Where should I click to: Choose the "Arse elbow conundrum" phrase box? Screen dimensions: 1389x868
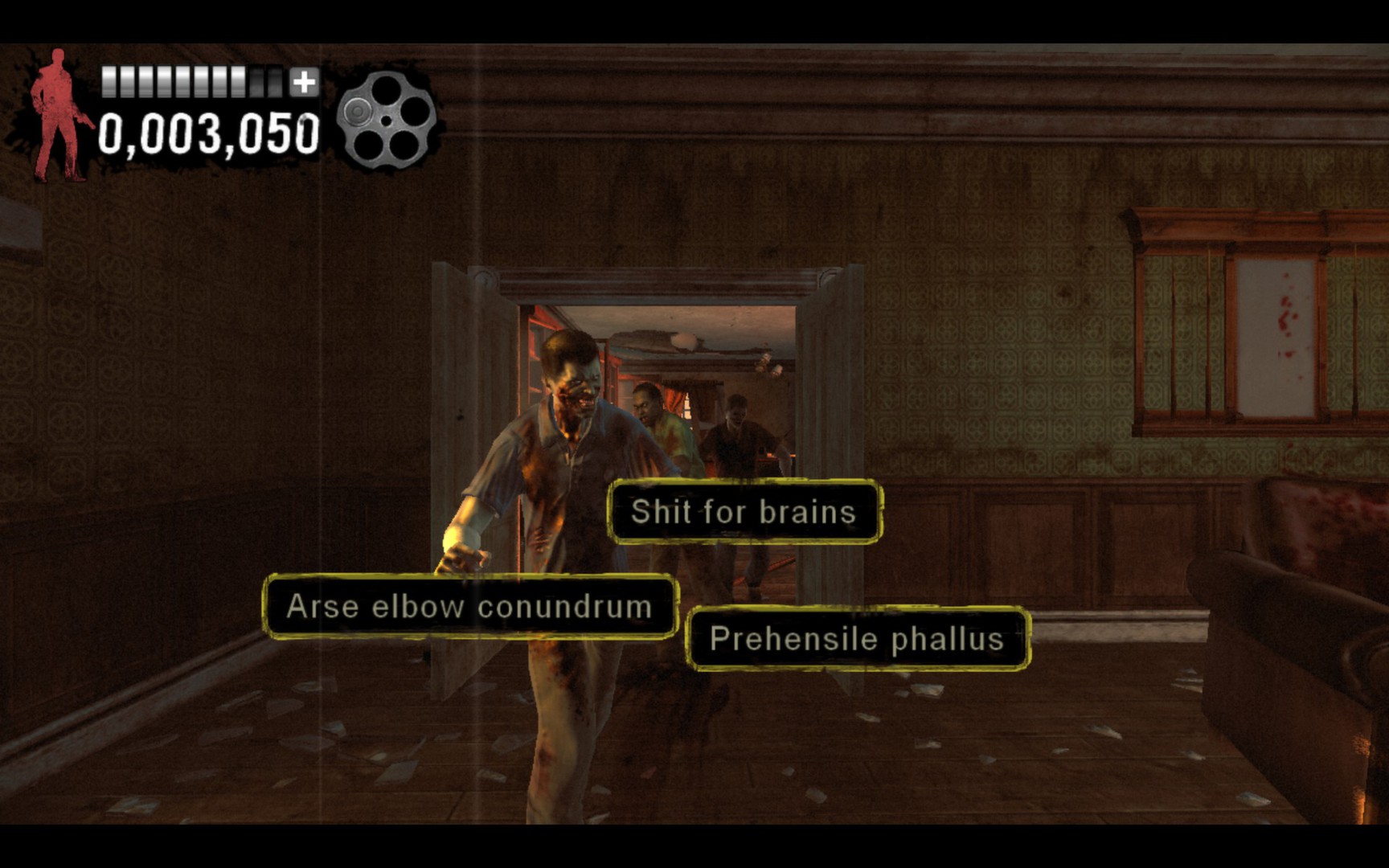click(470, 607)
